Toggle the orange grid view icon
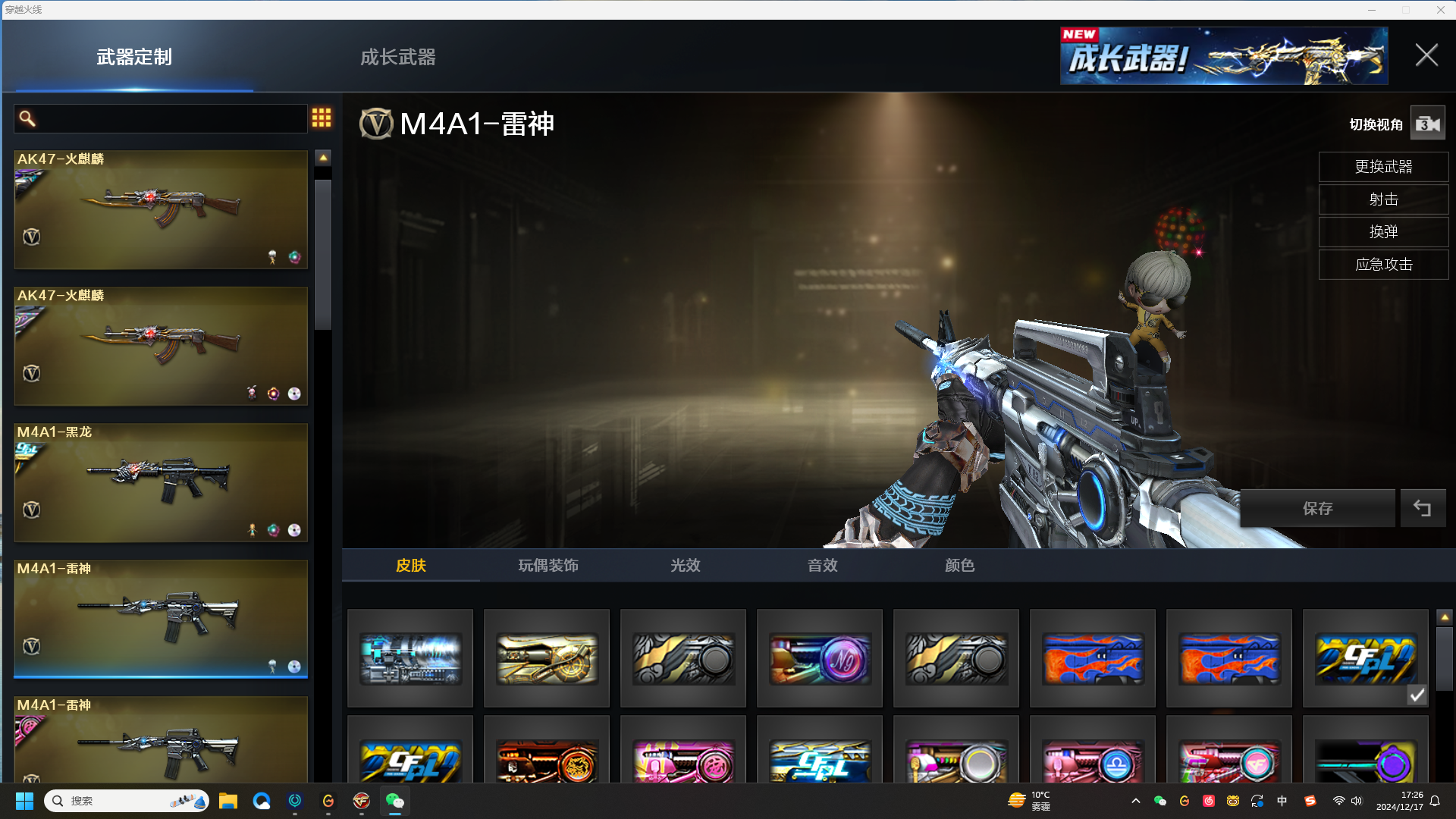 click(x=322, y=118)
